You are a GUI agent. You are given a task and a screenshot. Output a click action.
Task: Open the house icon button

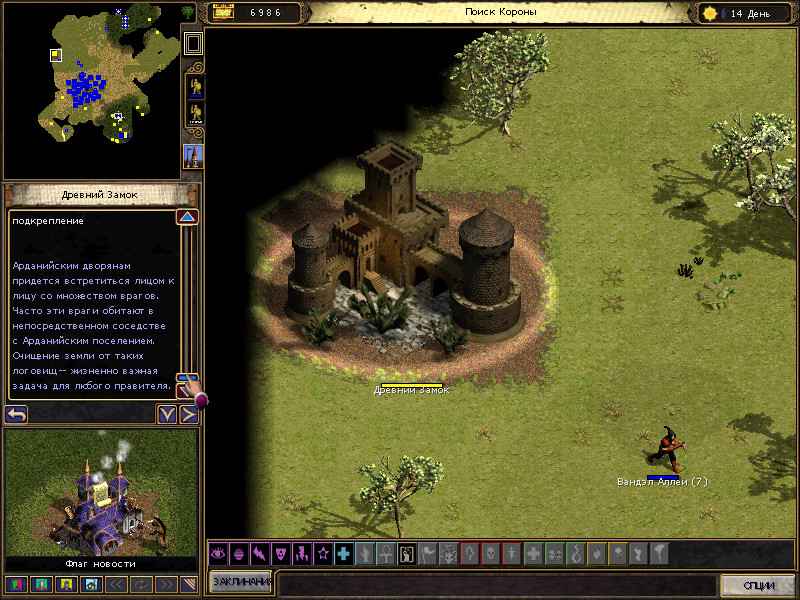(91, 584)
